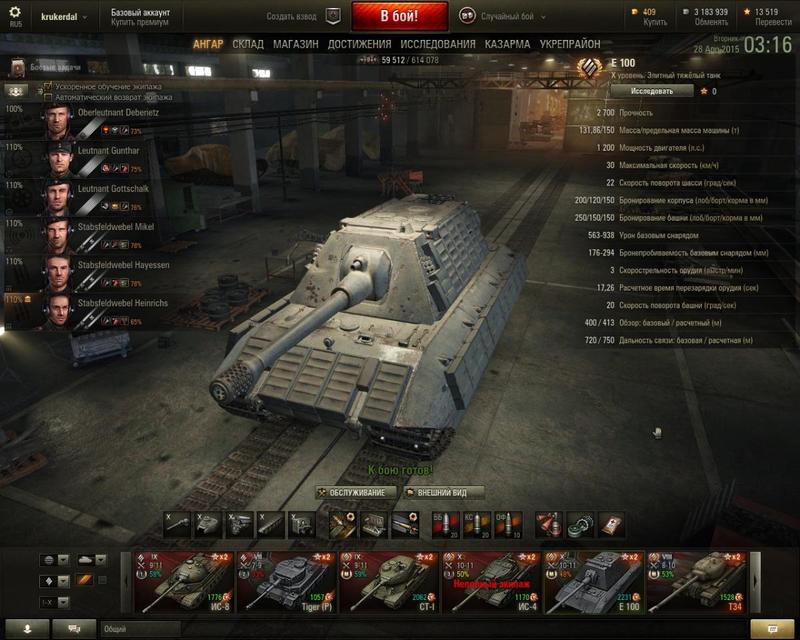
Task: Toggle Автоматический возврат экипажа checkbox
Action: point(47,97)
